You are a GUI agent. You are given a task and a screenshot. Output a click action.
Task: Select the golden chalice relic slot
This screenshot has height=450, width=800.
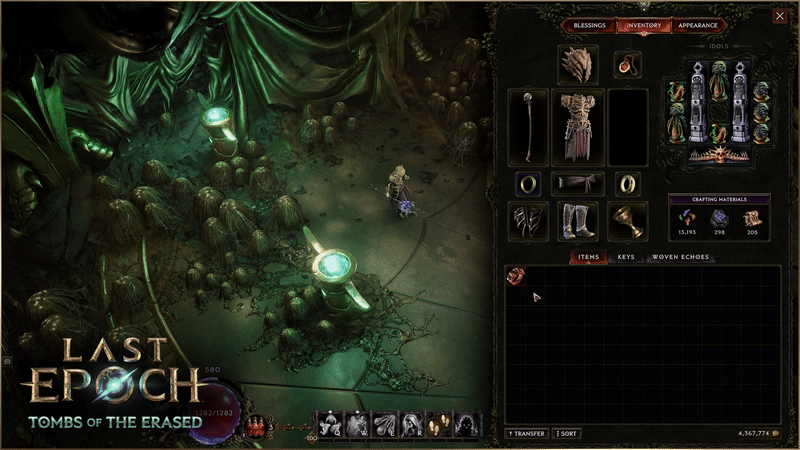click(628, 220)
